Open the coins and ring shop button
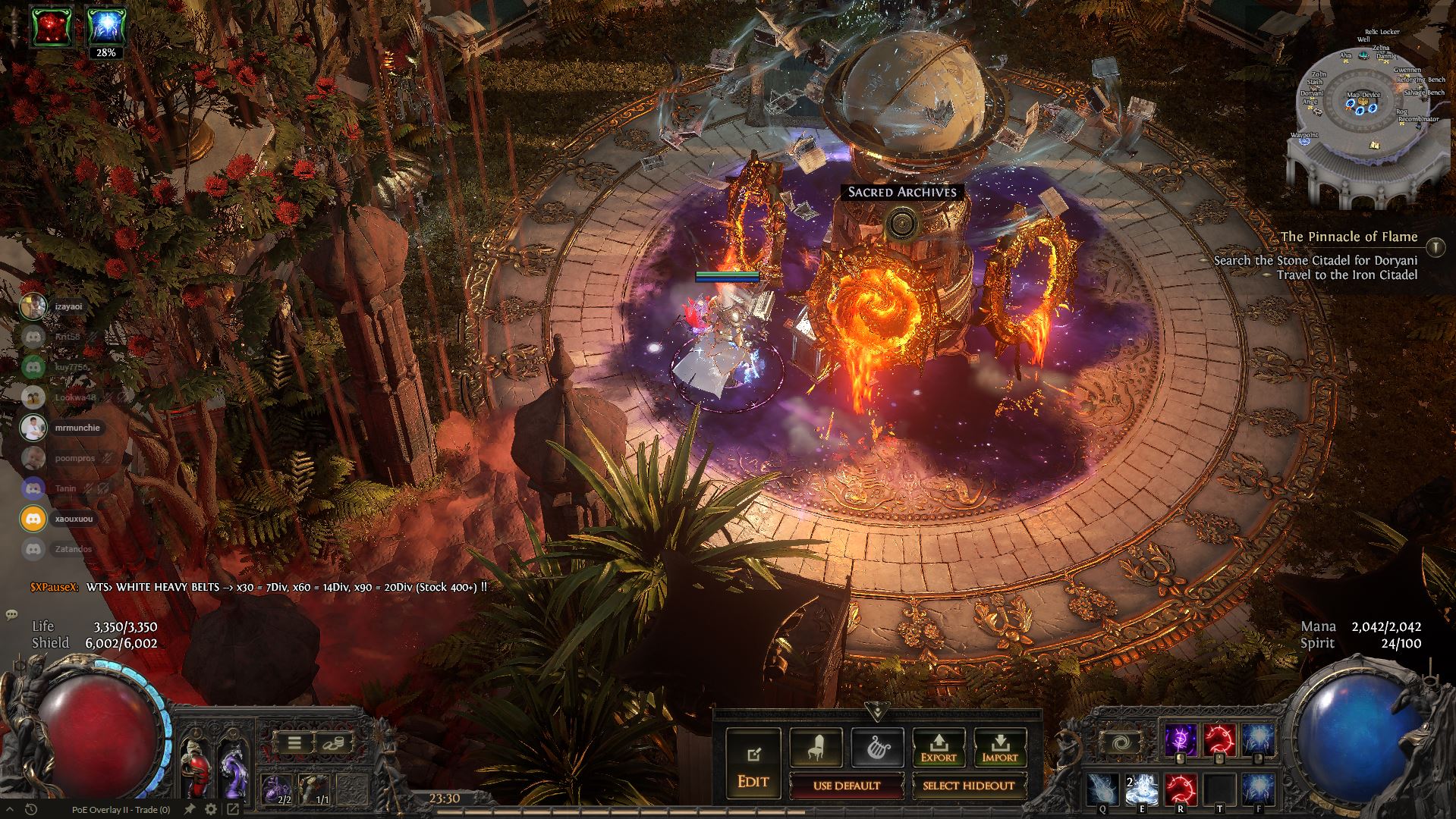Image resolution: width=1456 pixels, height=819 pixels. pyautogui.click(x=333, y=742)
